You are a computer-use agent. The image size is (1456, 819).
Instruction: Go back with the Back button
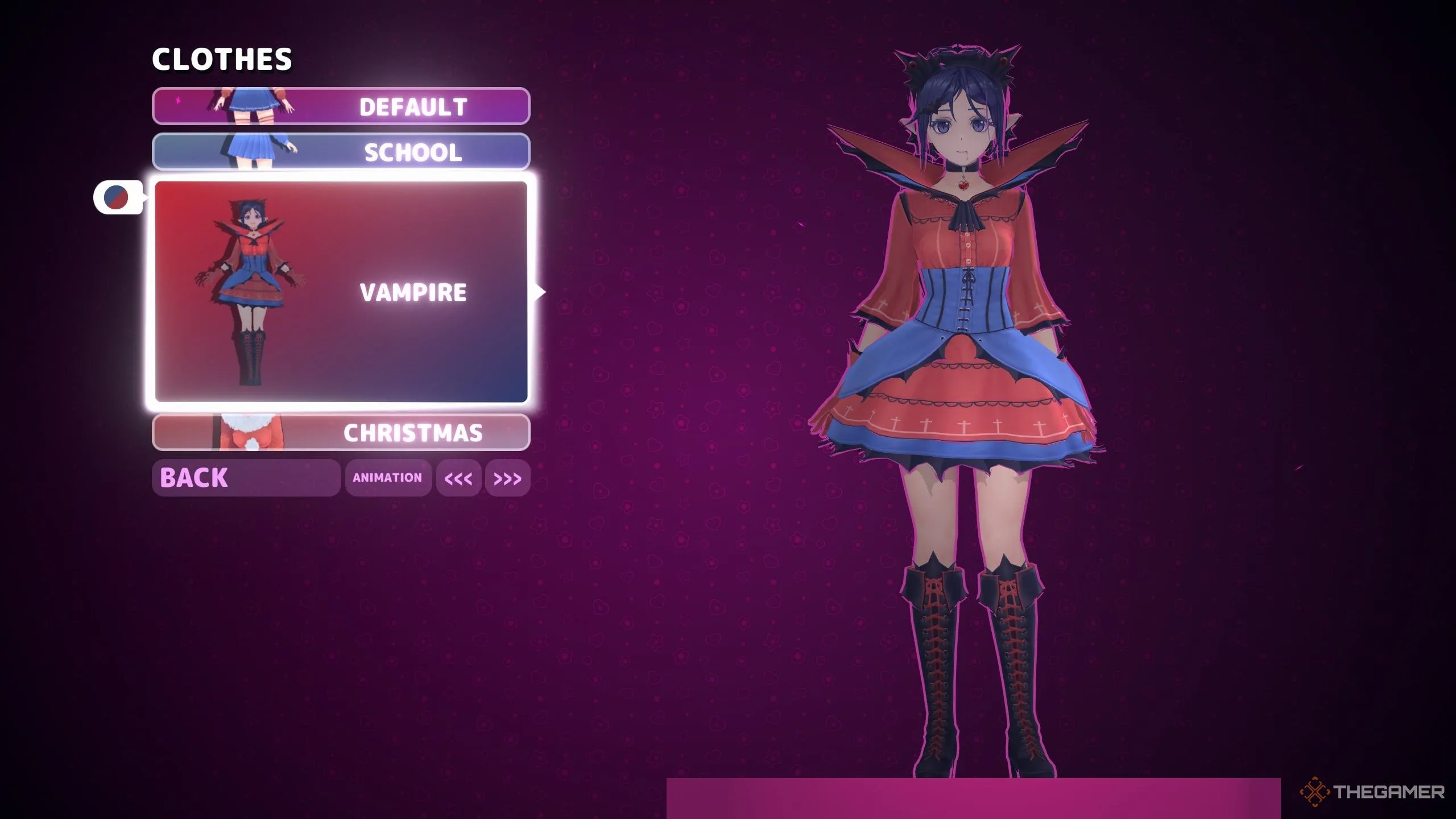point(246,478)
